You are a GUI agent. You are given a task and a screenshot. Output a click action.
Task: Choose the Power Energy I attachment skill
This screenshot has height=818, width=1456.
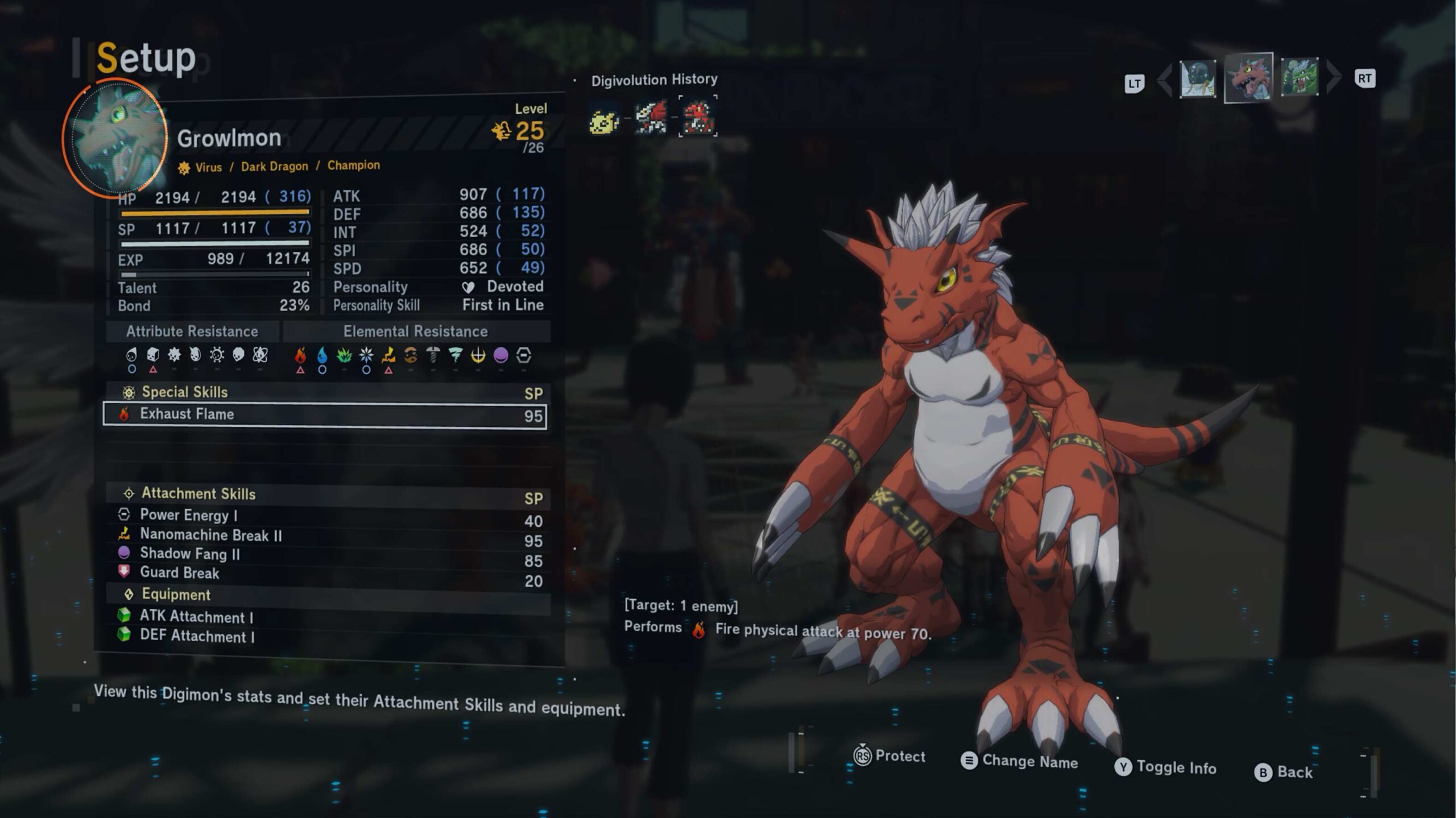(324, 516)
